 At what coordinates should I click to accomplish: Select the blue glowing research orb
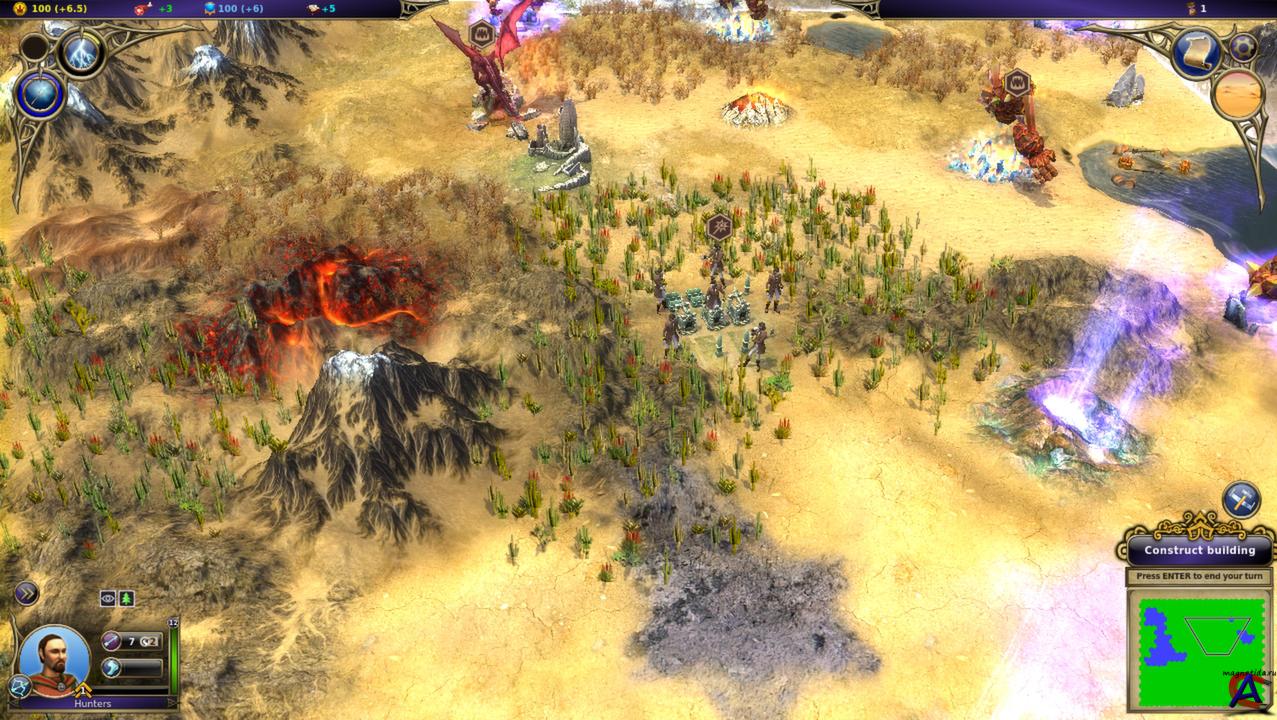coord(41,96)
